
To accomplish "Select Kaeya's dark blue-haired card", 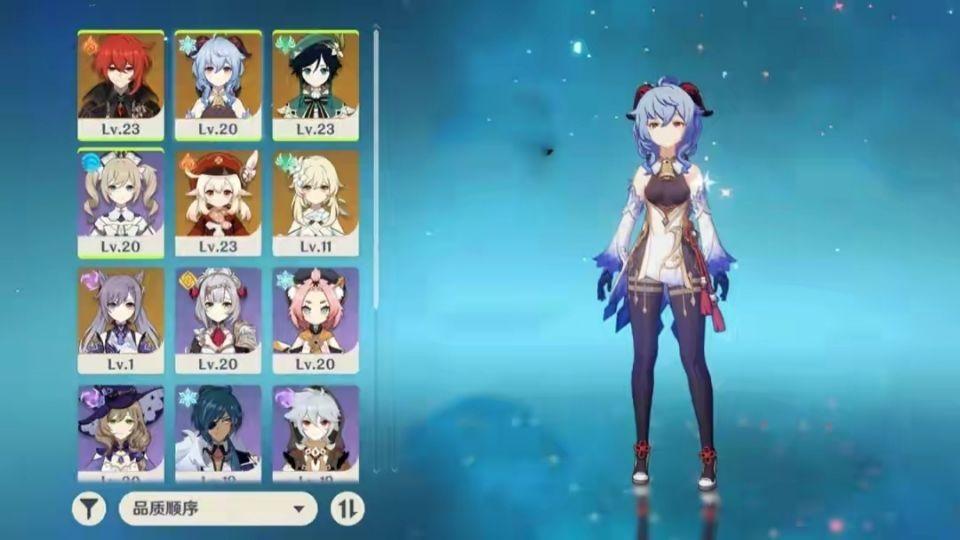I will 218,432.
